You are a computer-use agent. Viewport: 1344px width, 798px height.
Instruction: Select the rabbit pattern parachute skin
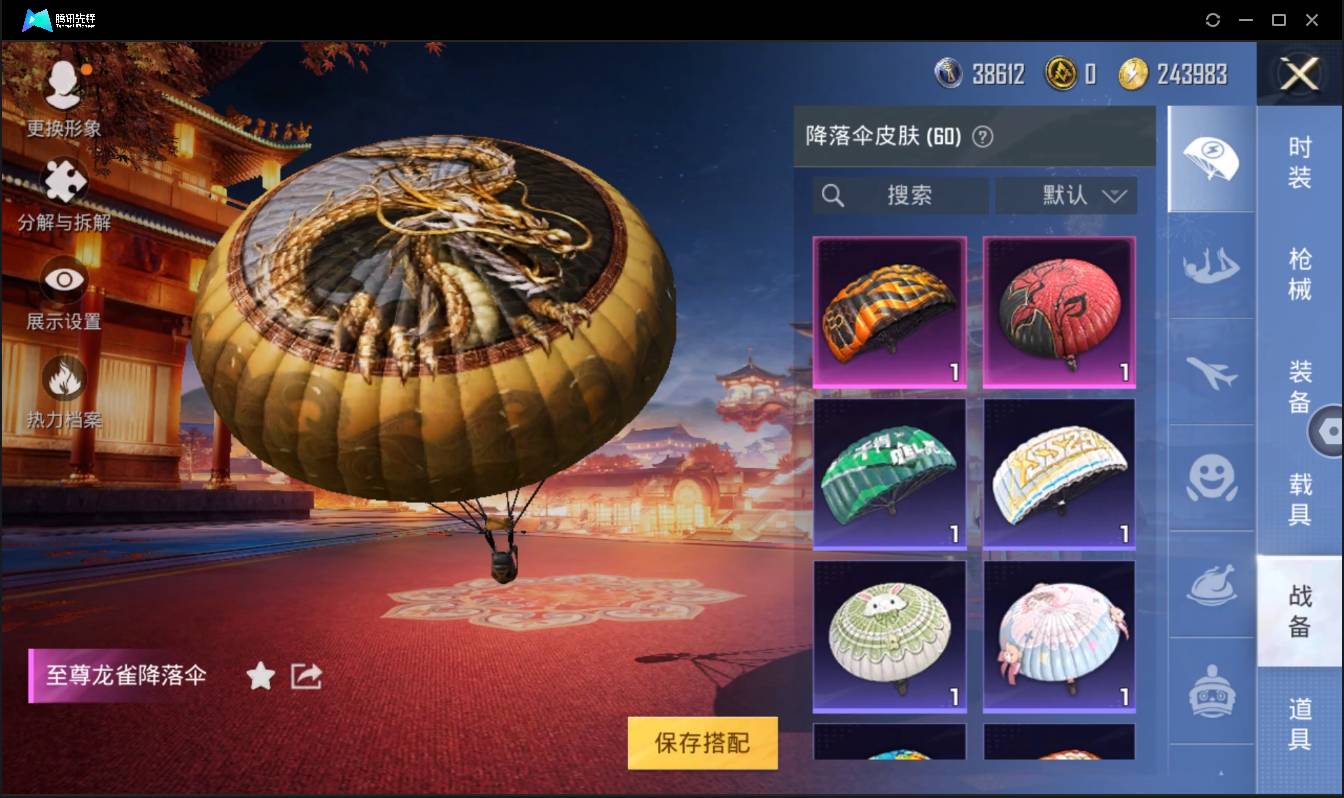click(x=889, y=635)
